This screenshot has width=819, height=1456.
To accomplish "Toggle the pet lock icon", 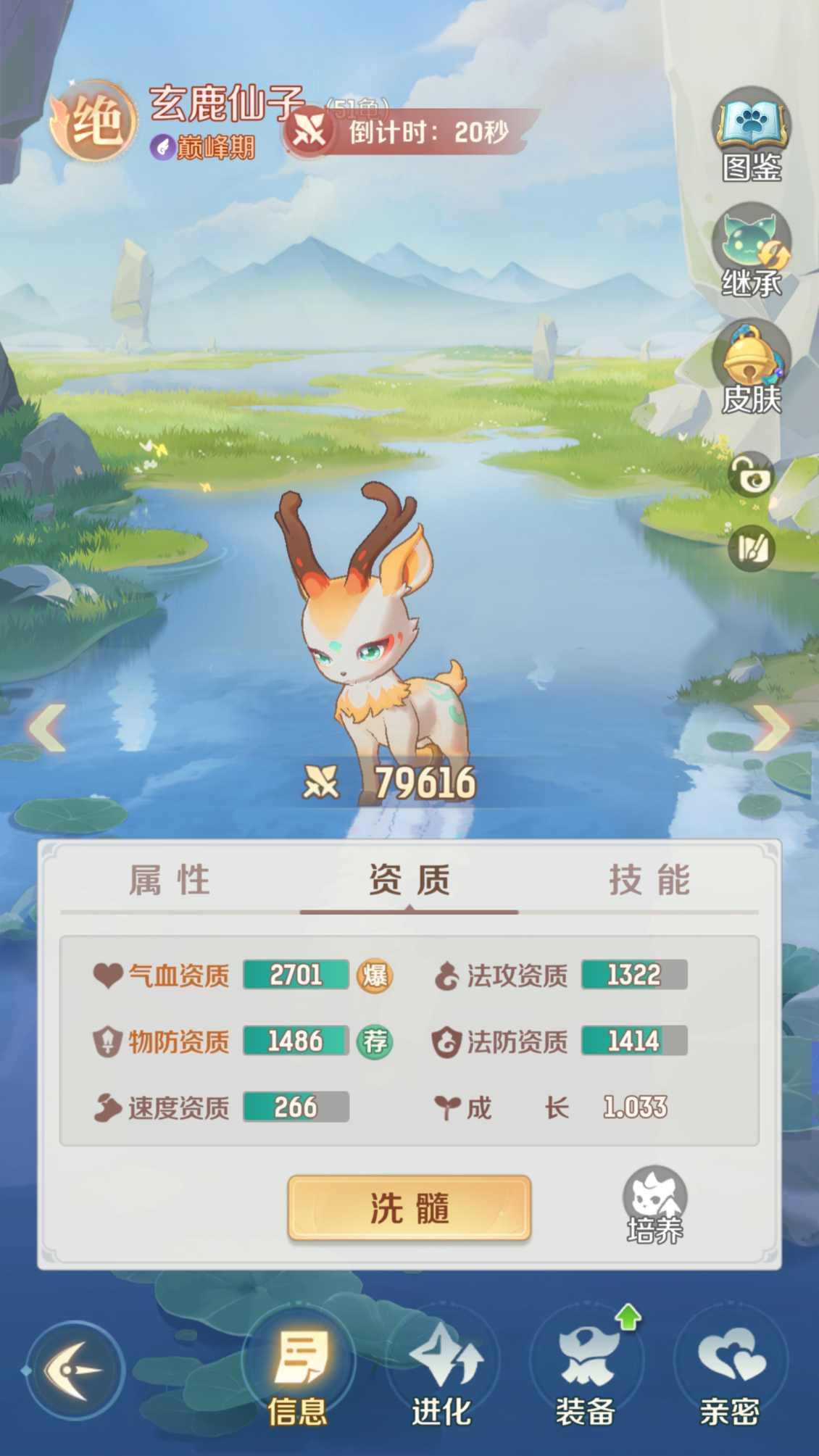I will click(x=751, y=476).
